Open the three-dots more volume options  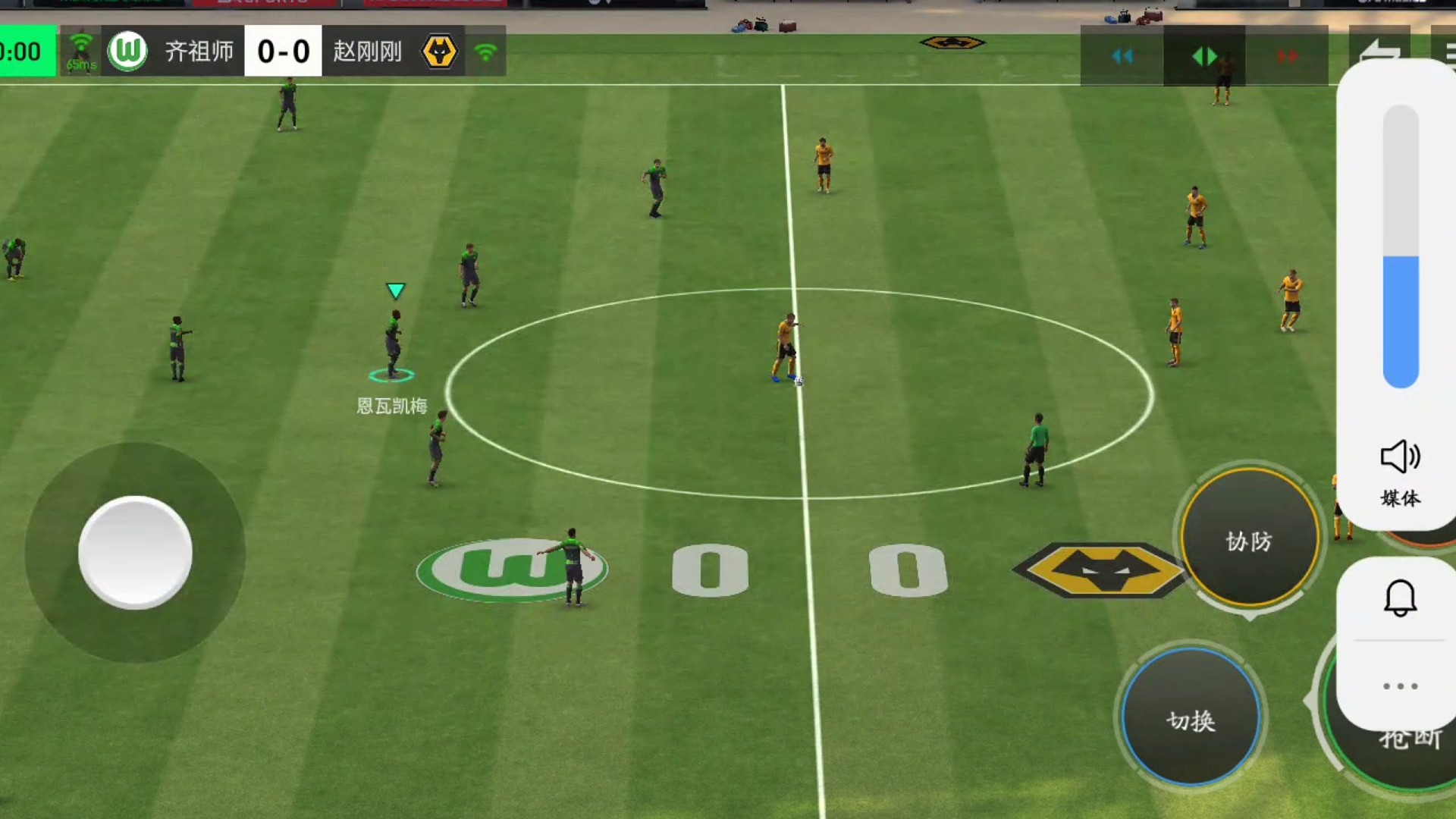pyautogui.click(x=1400, y=686)
